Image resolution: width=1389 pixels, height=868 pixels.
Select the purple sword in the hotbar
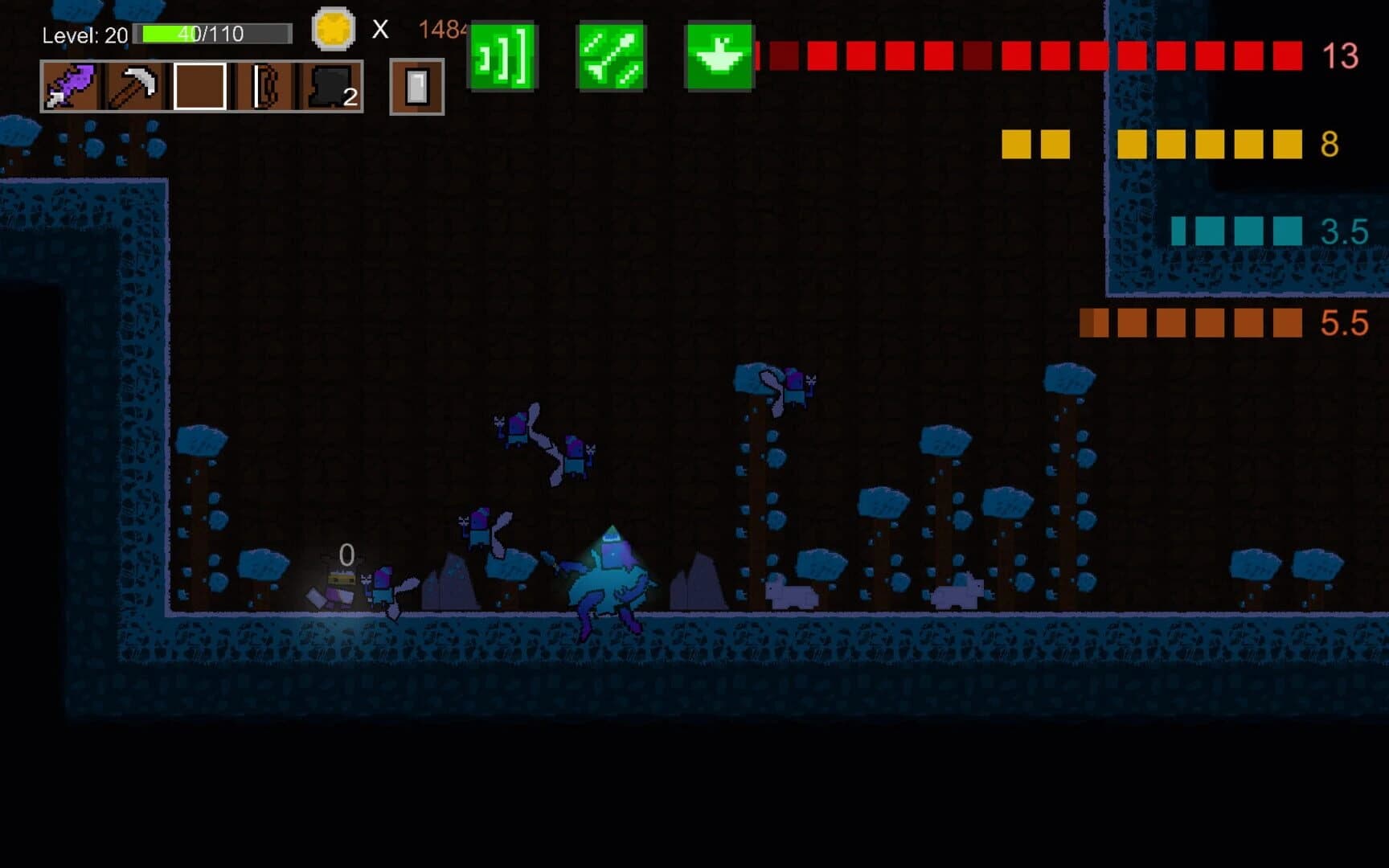tap(72, 88)
